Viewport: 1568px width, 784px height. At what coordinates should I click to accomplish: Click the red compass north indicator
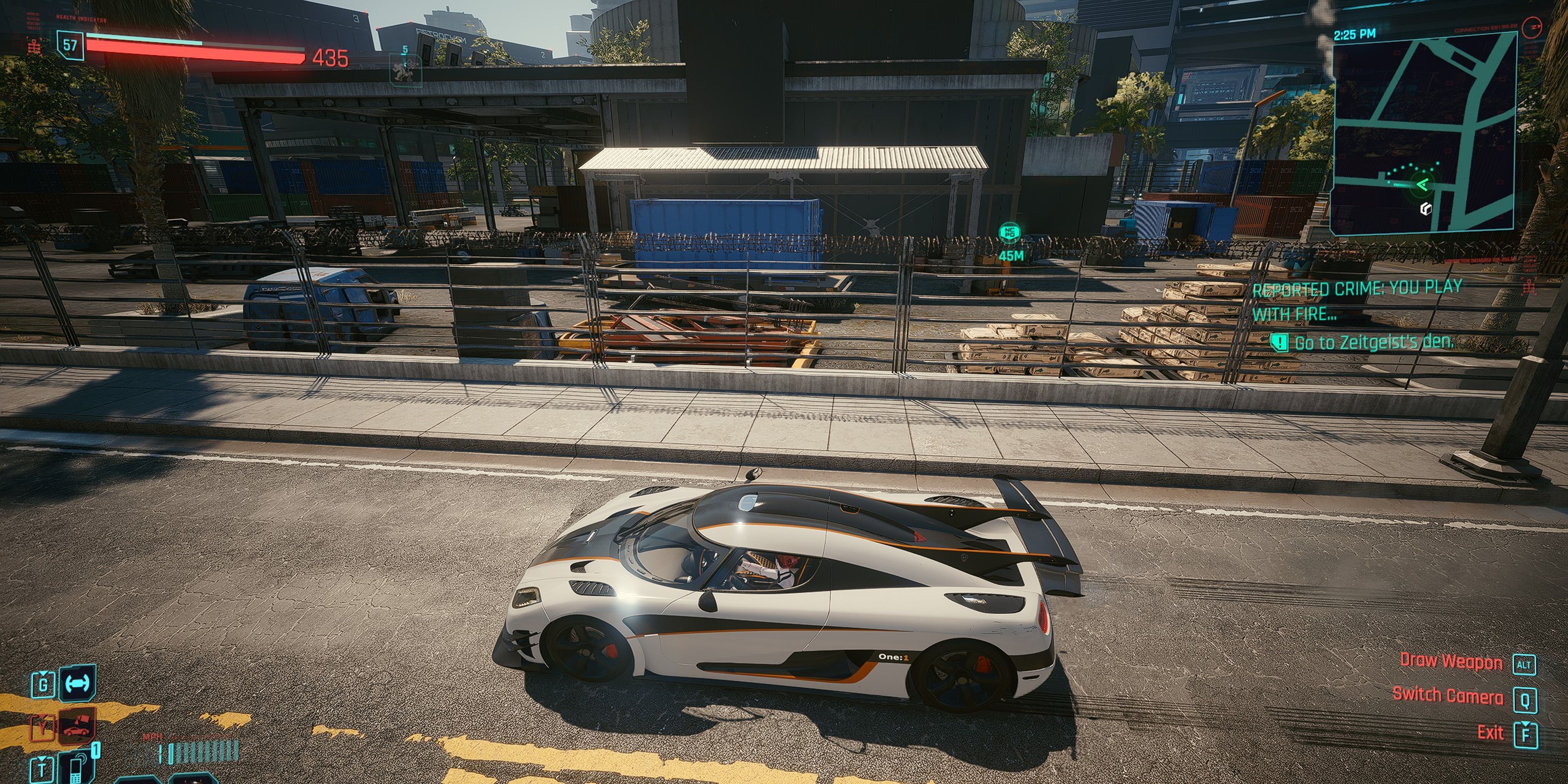tap(1531, 26)
